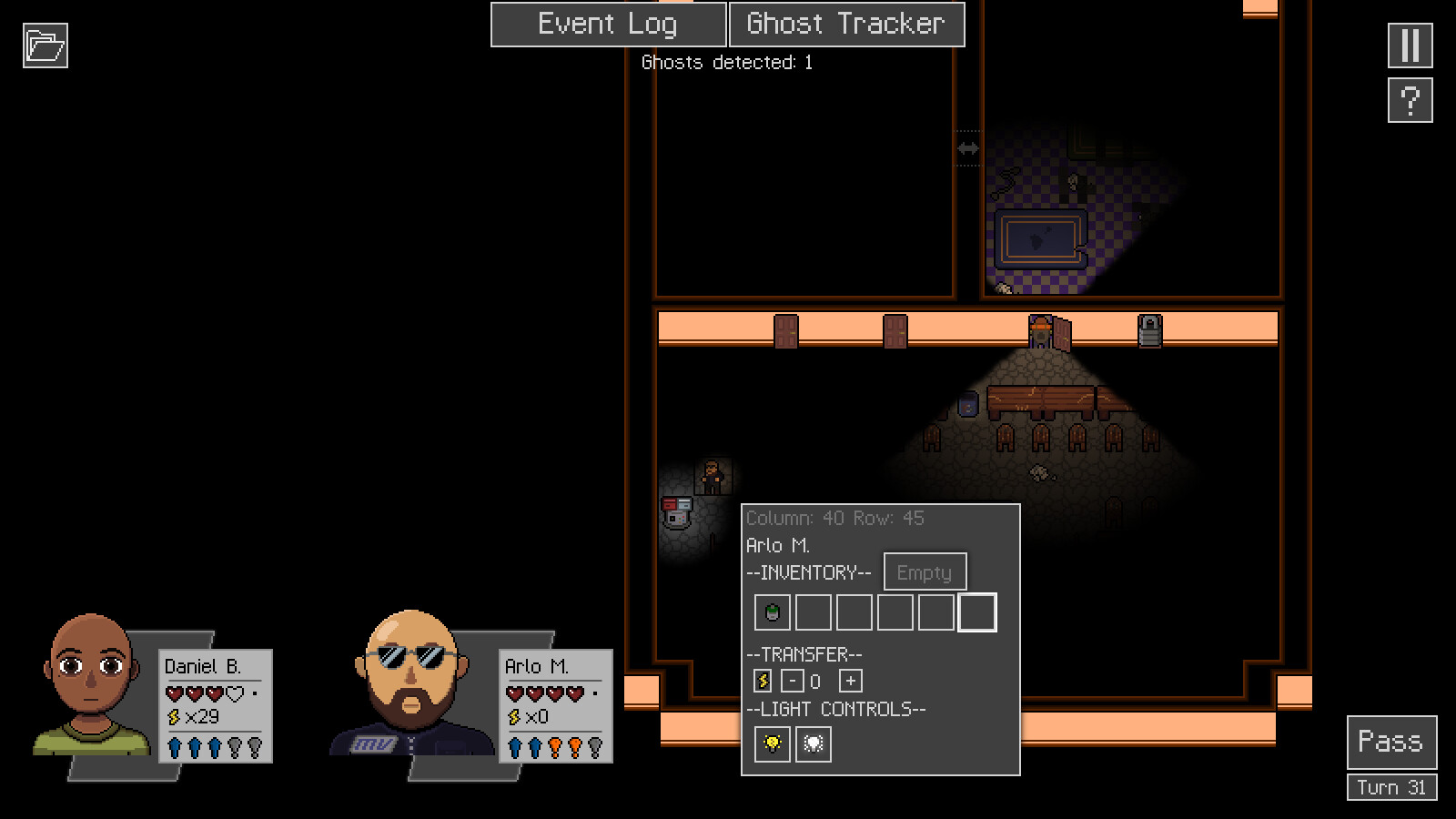Click the Empty inventory button
The image size is (1456, 819).
925,571
